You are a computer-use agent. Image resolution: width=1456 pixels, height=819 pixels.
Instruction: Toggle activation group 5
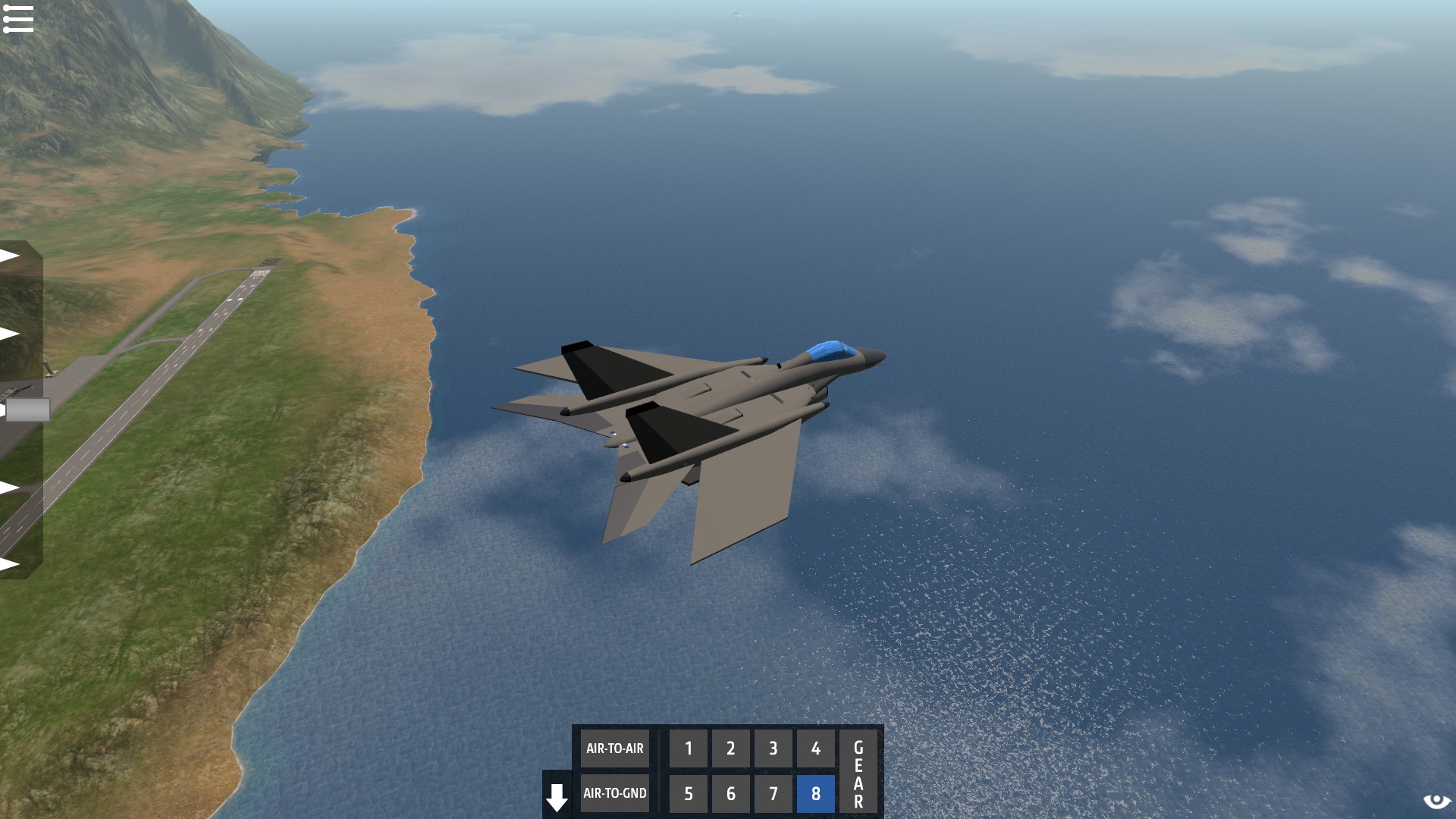tap(689, 793)
